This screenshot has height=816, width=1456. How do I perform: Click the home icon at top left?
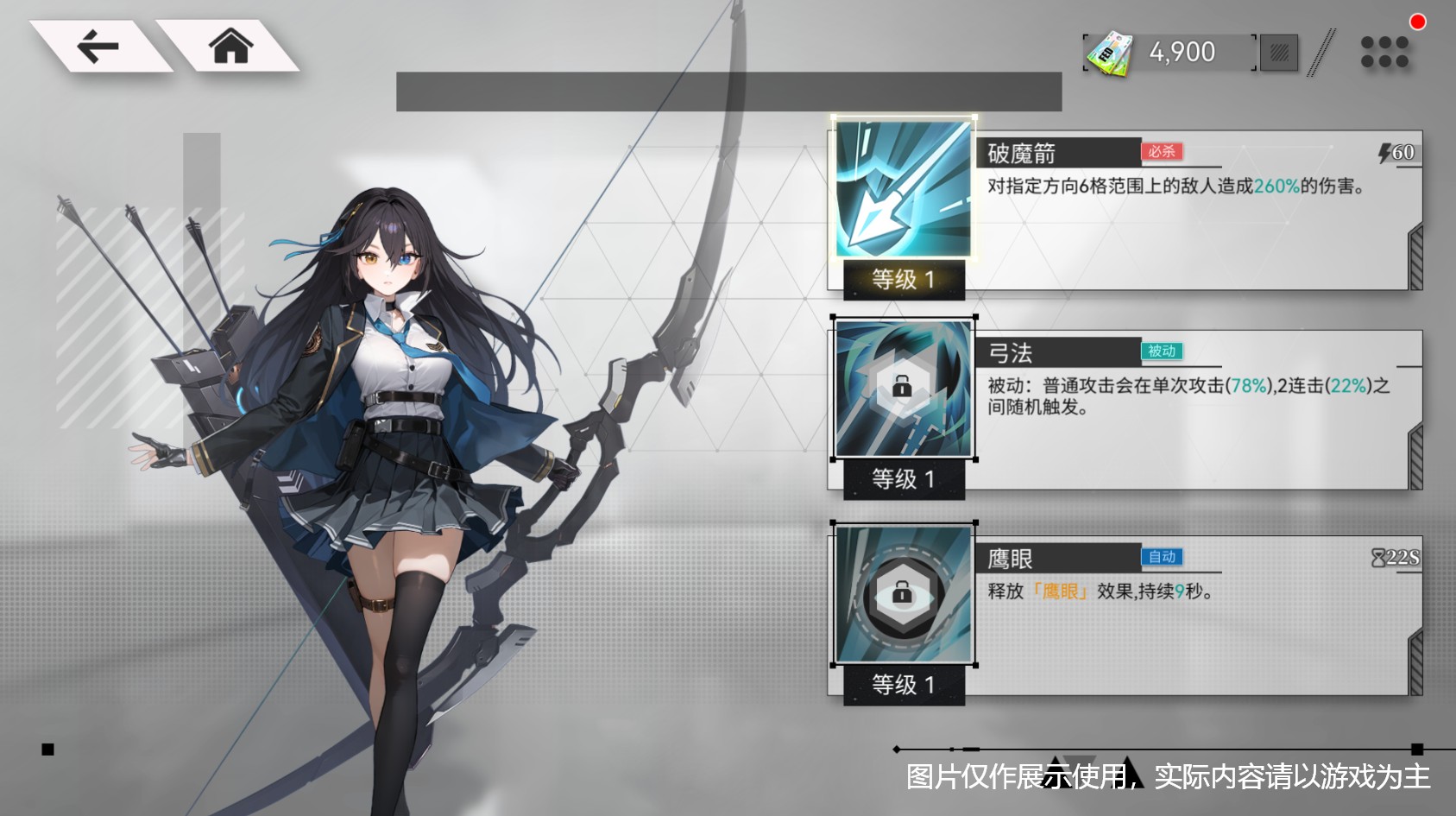231,47
